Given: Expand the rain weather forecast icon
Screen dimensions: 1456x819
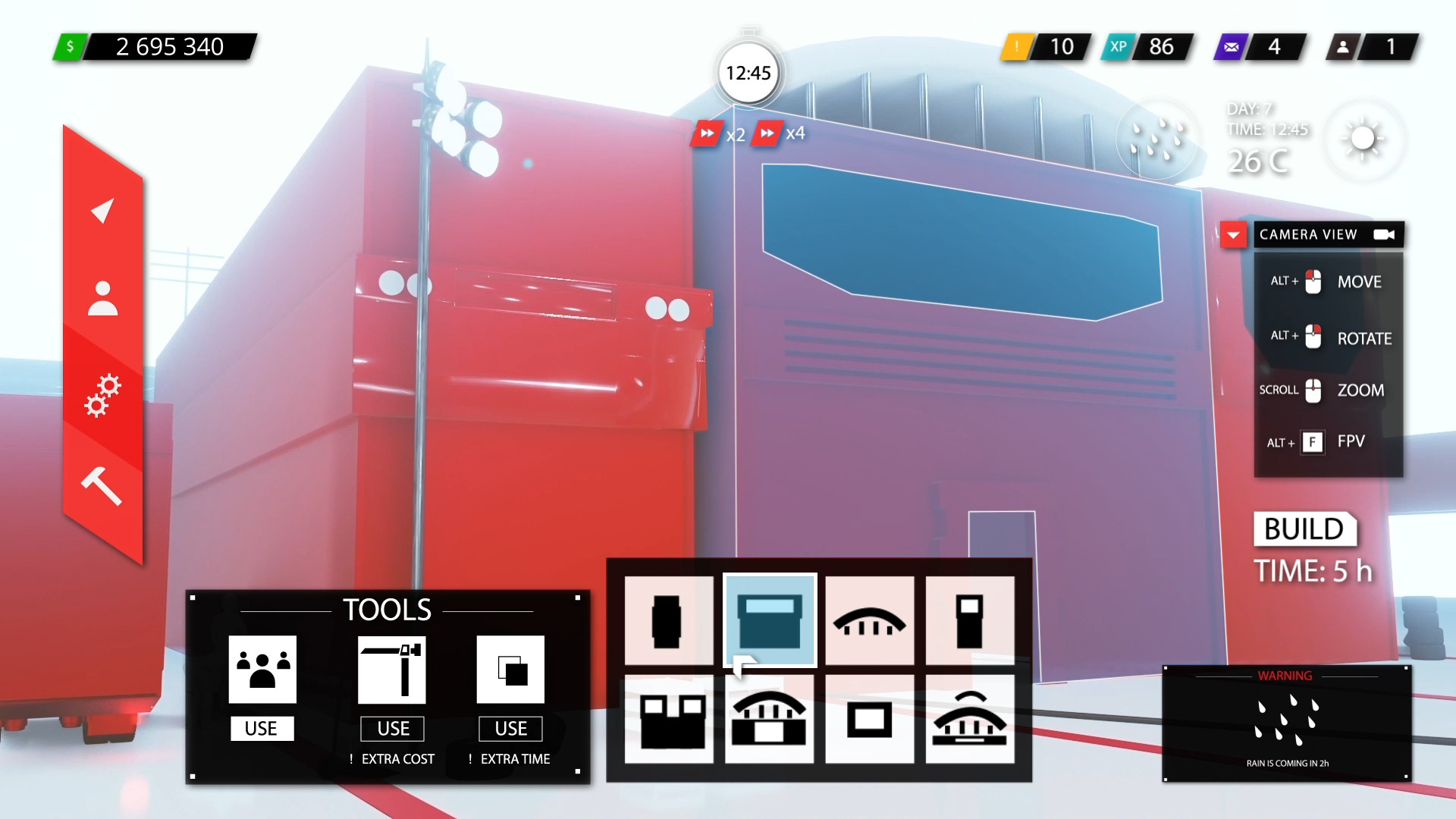Looking at the screenshot, I should pos(1158,140).
